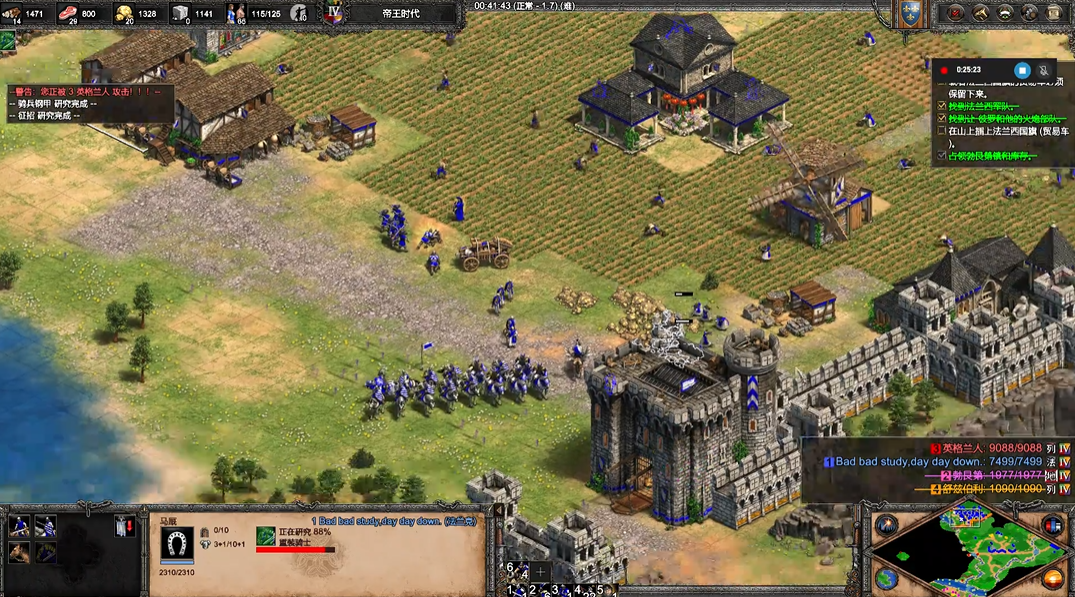Open the diplomacy horn button
This screenshot has height=597, width=1075.
pos(981,13)
